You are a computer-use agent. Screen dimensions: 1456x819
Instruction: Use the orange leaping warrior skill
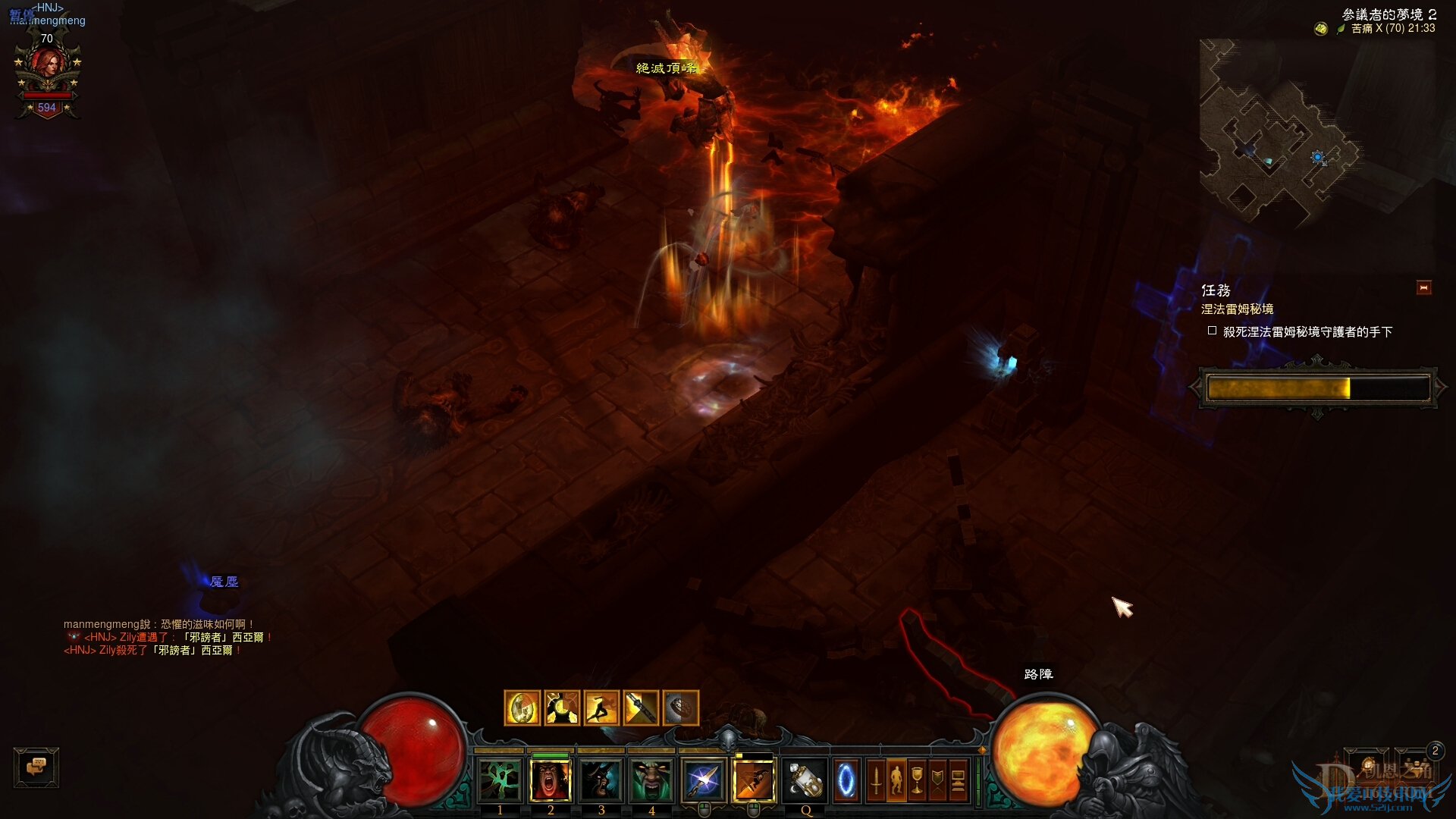pos(754,780)
